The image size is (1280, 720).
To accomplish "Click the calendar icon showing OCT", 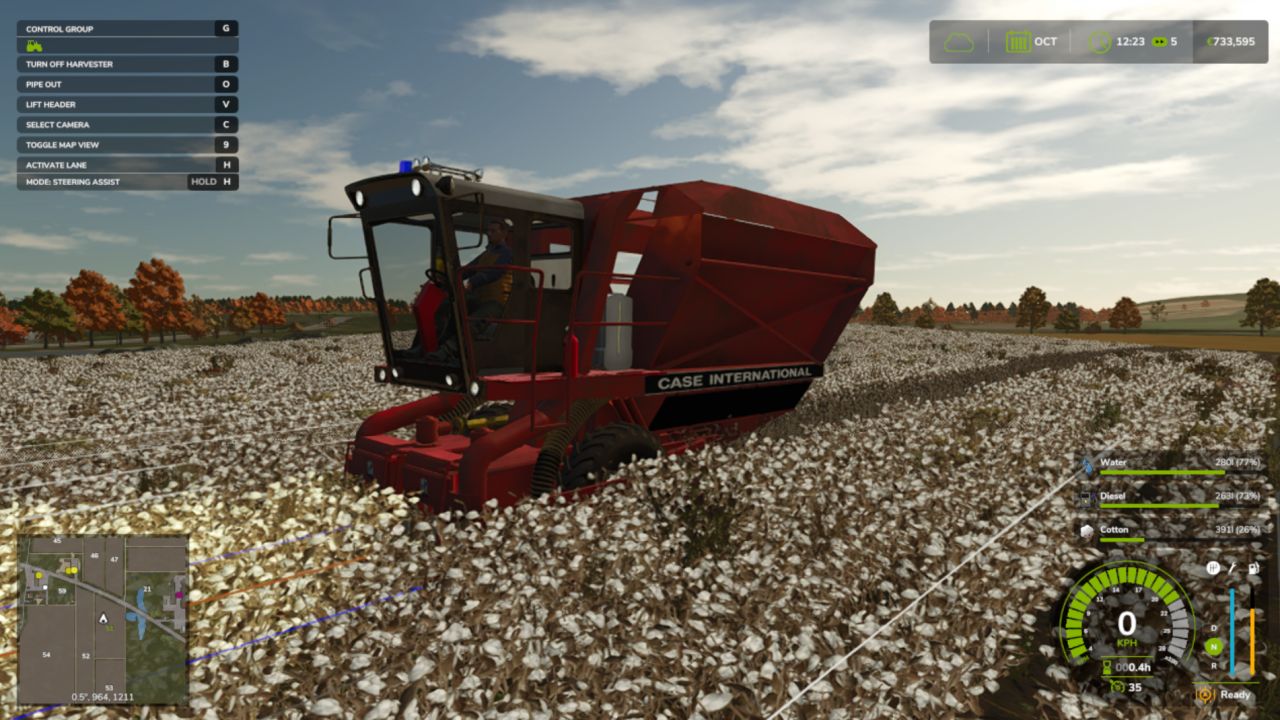I will [x=1018, y=42].
